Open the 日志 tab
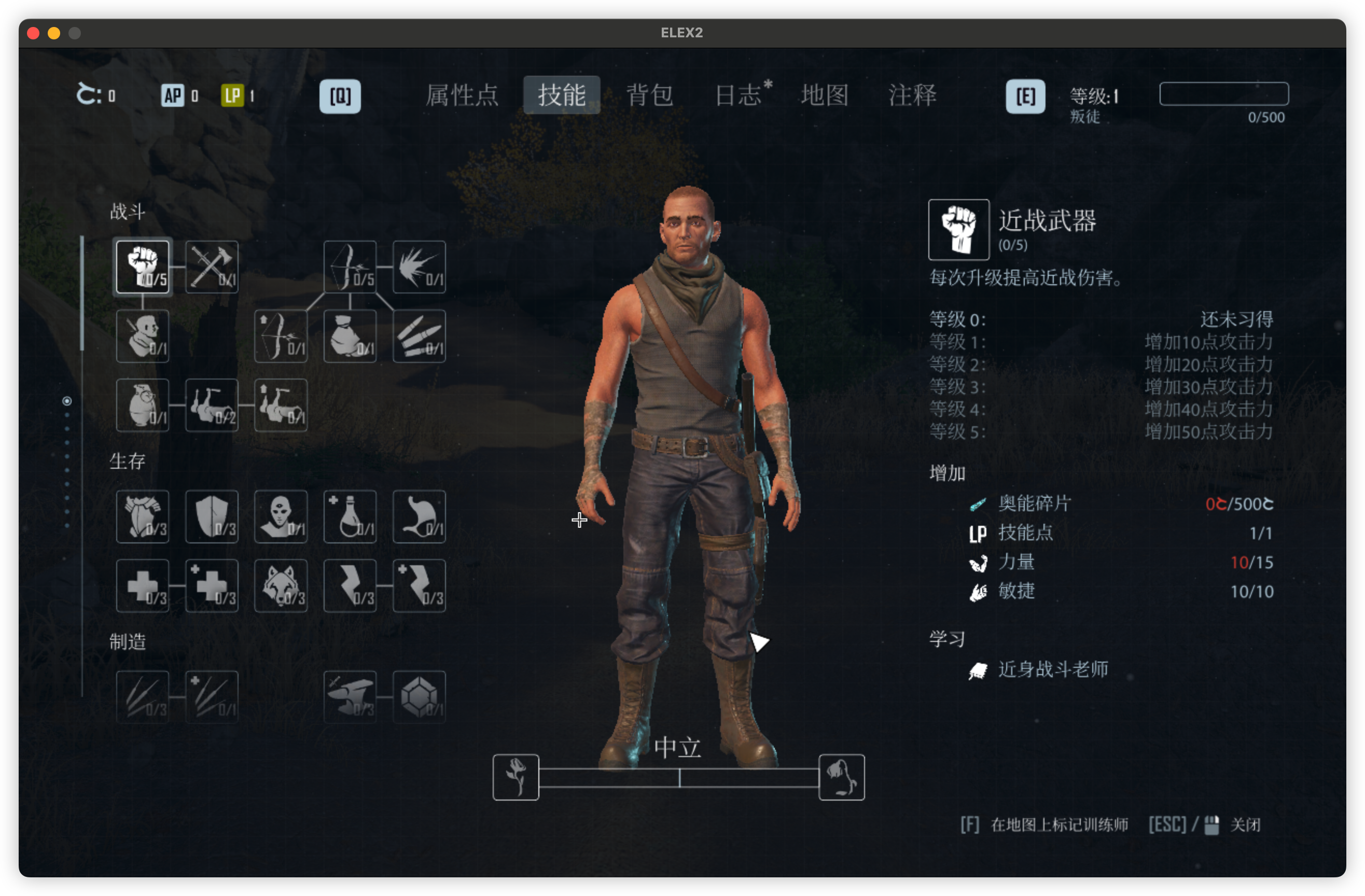This screenshot has width=1365, height=896. 739,95
